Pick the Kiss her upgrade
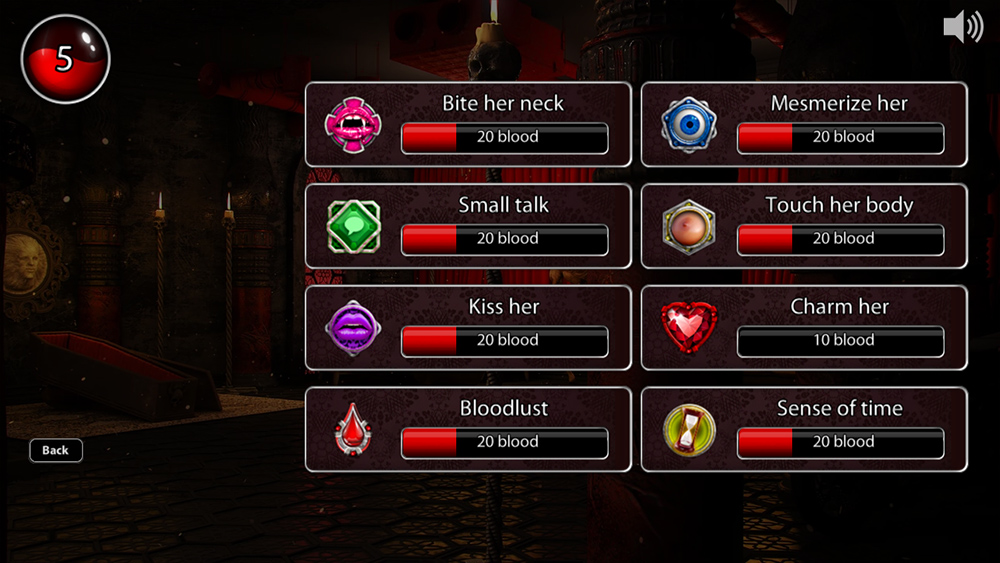 click(x=468, y=328)
